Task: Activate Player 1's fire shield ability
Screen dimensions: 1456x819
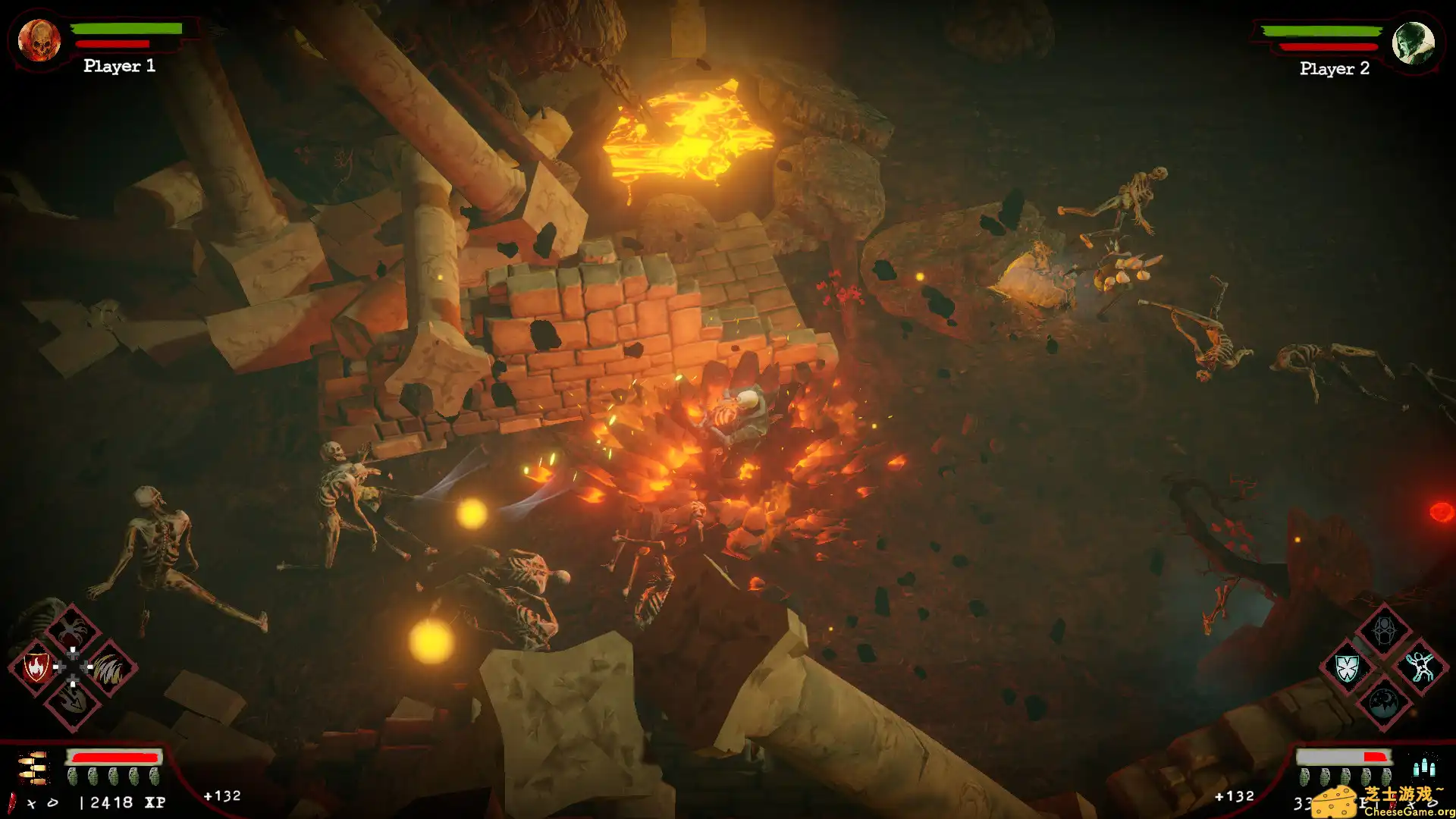Action: (x=36, y=667)
